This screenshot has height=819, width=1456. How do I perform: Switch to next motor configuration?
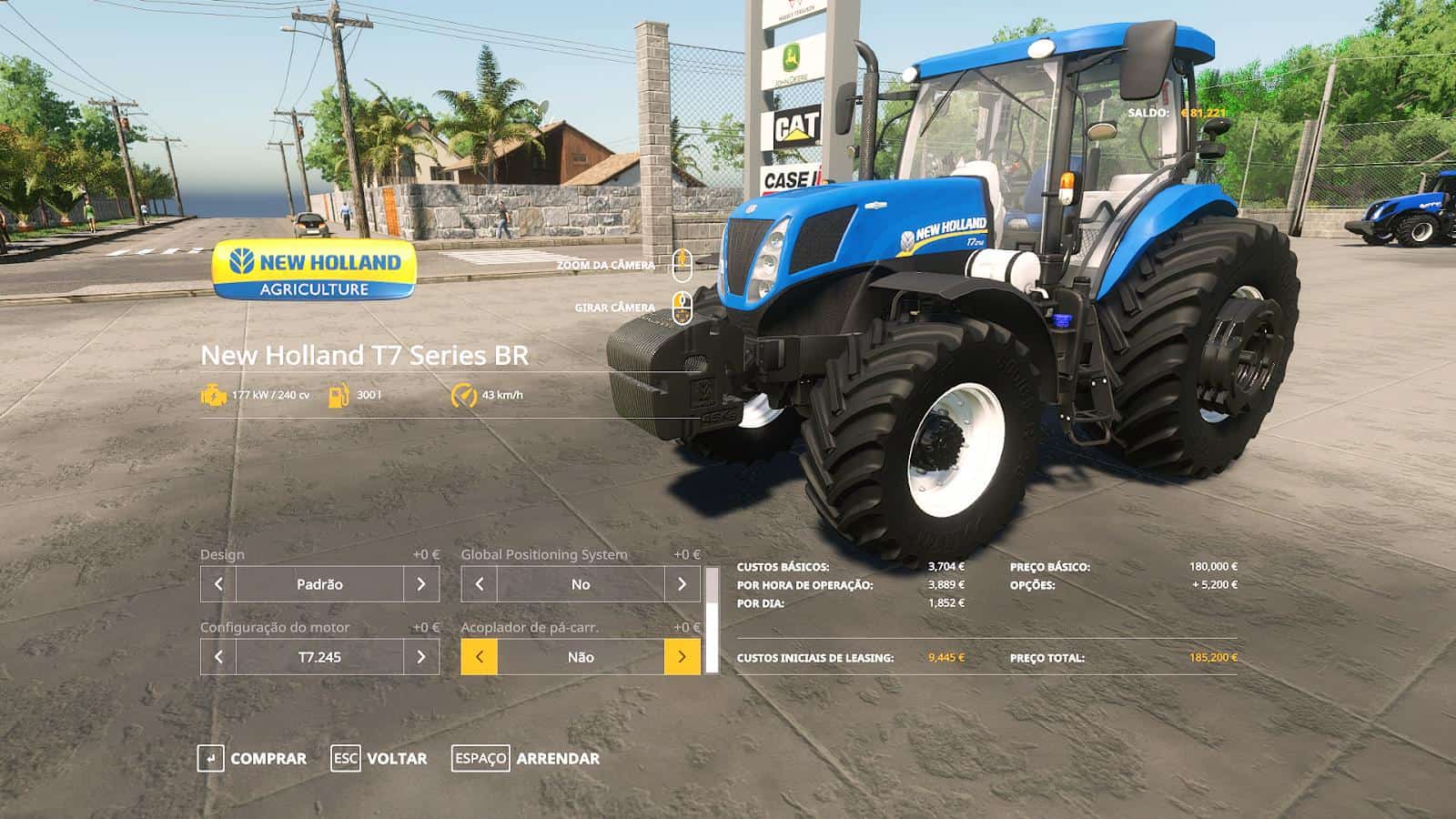pyautogui.click(x=420, y=657)
